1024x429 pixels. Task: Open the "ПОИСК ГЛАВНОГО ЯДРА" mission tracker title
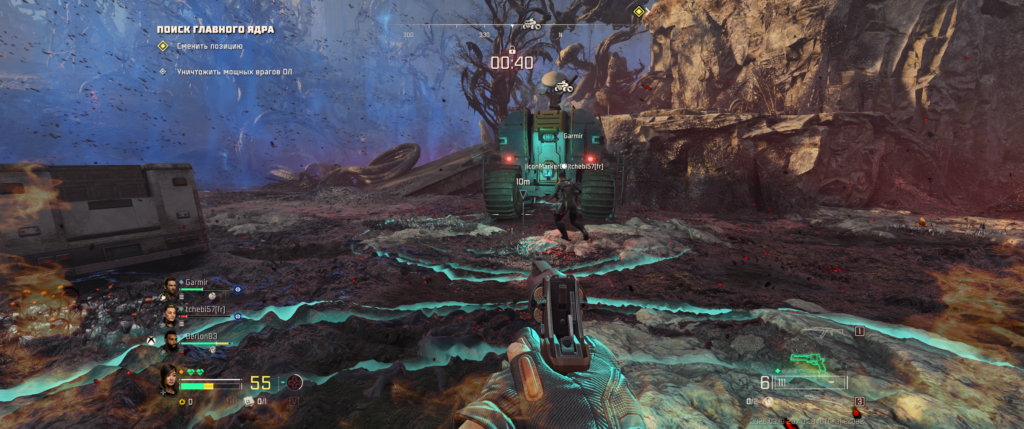tap(215, 30)
